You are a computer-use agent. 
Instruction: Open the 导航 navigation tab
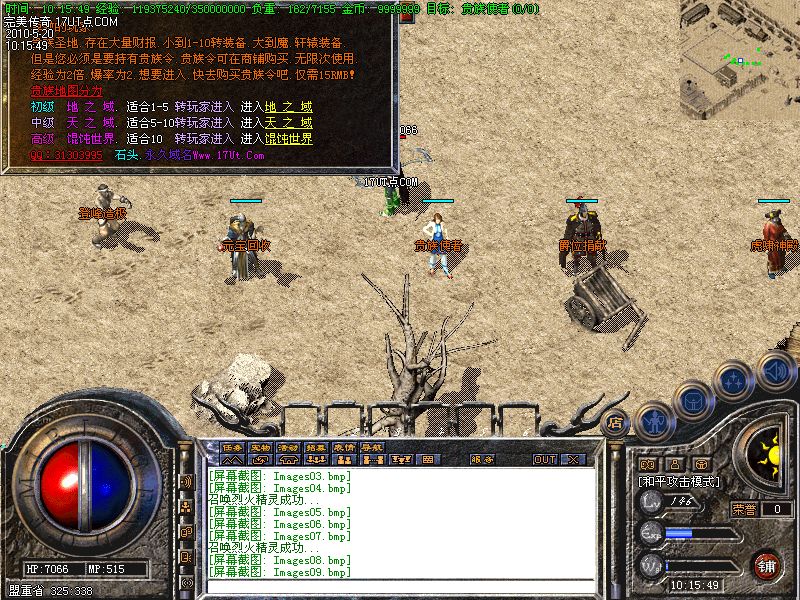click(372, 446)
